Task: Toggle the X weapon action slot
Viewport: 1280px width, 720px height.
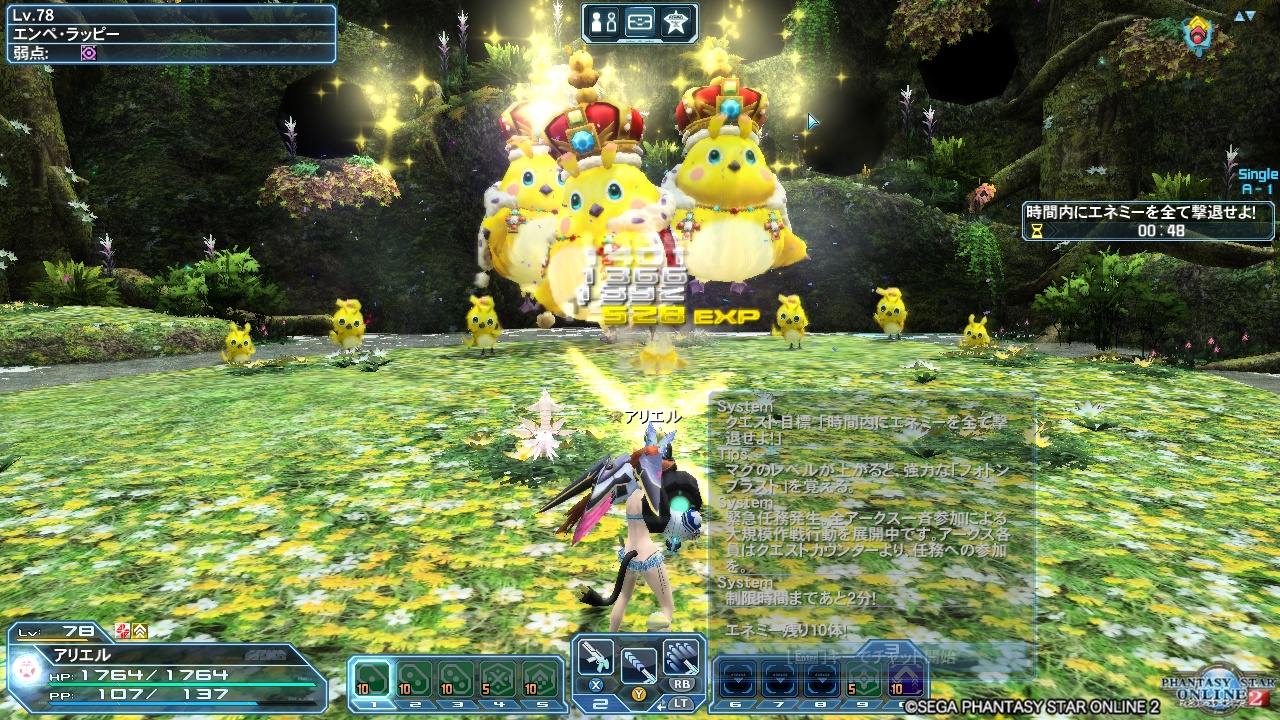Action: [597, 685]
